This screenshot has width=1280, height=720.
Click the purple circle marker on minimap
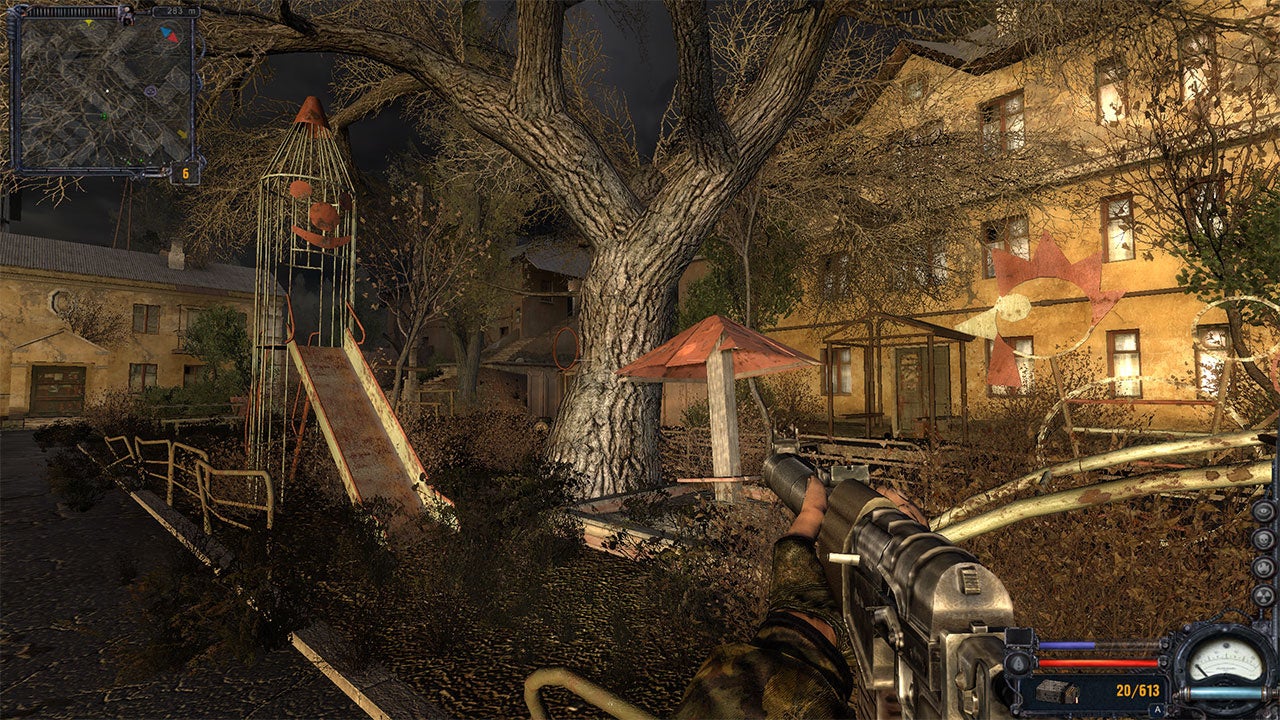[x=149, y=90]
